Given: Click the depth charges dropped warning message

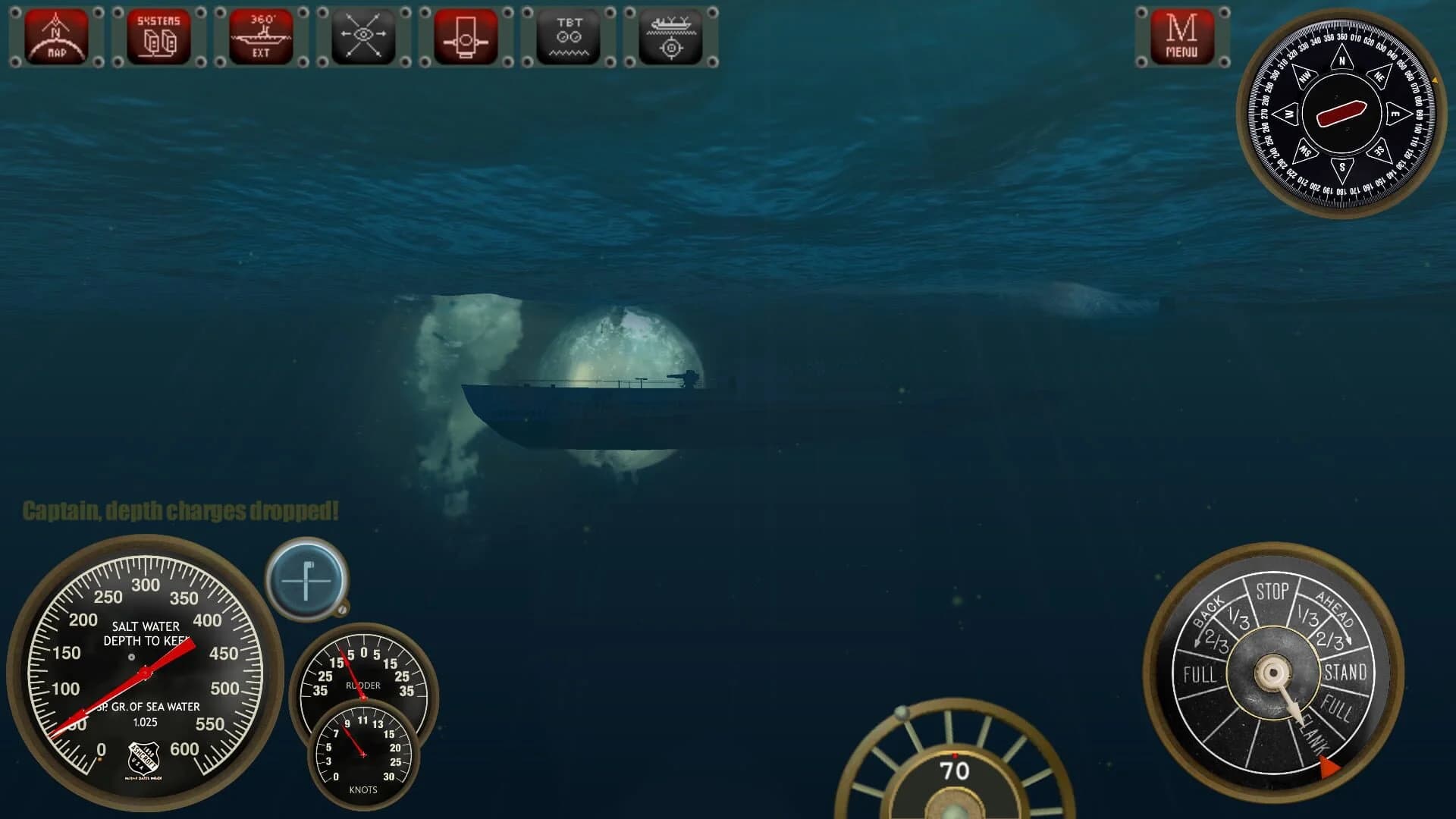Looking at the screenshot, I should click(180, 510).
